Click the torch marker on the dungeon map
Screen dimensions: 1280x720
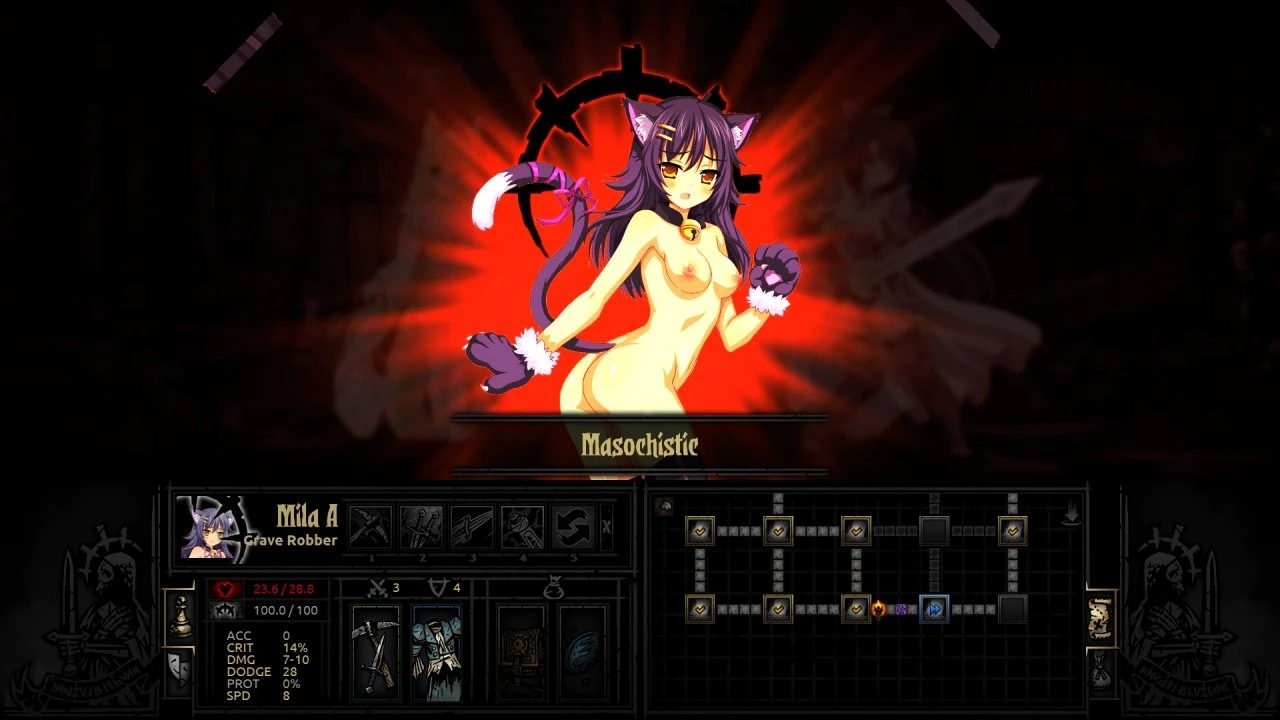pyautogui.click(x=880, y=609)
